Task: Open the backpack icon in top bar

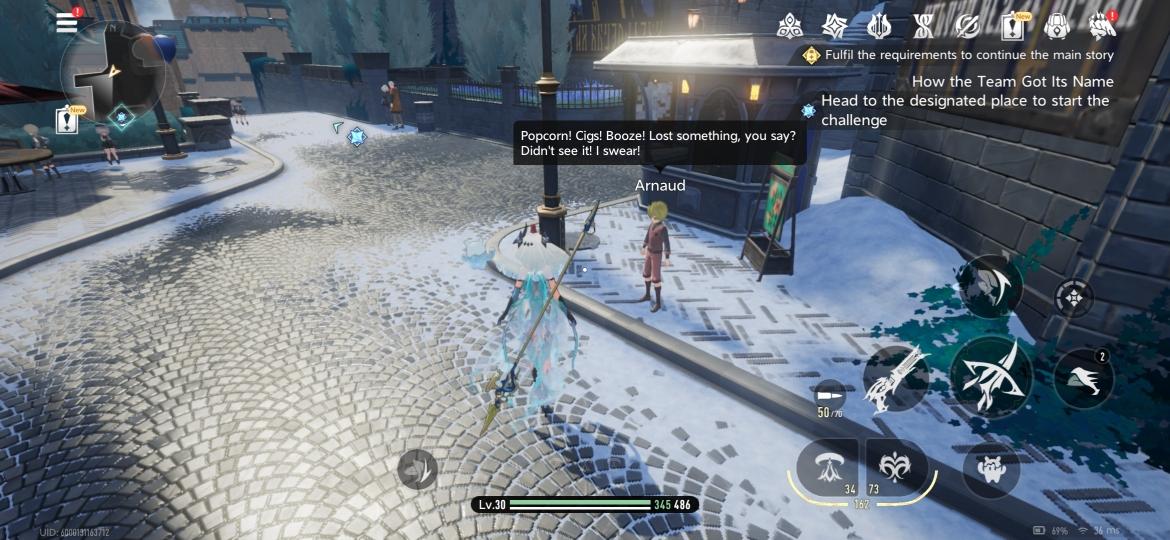Action: click(x=1057, y=26)
